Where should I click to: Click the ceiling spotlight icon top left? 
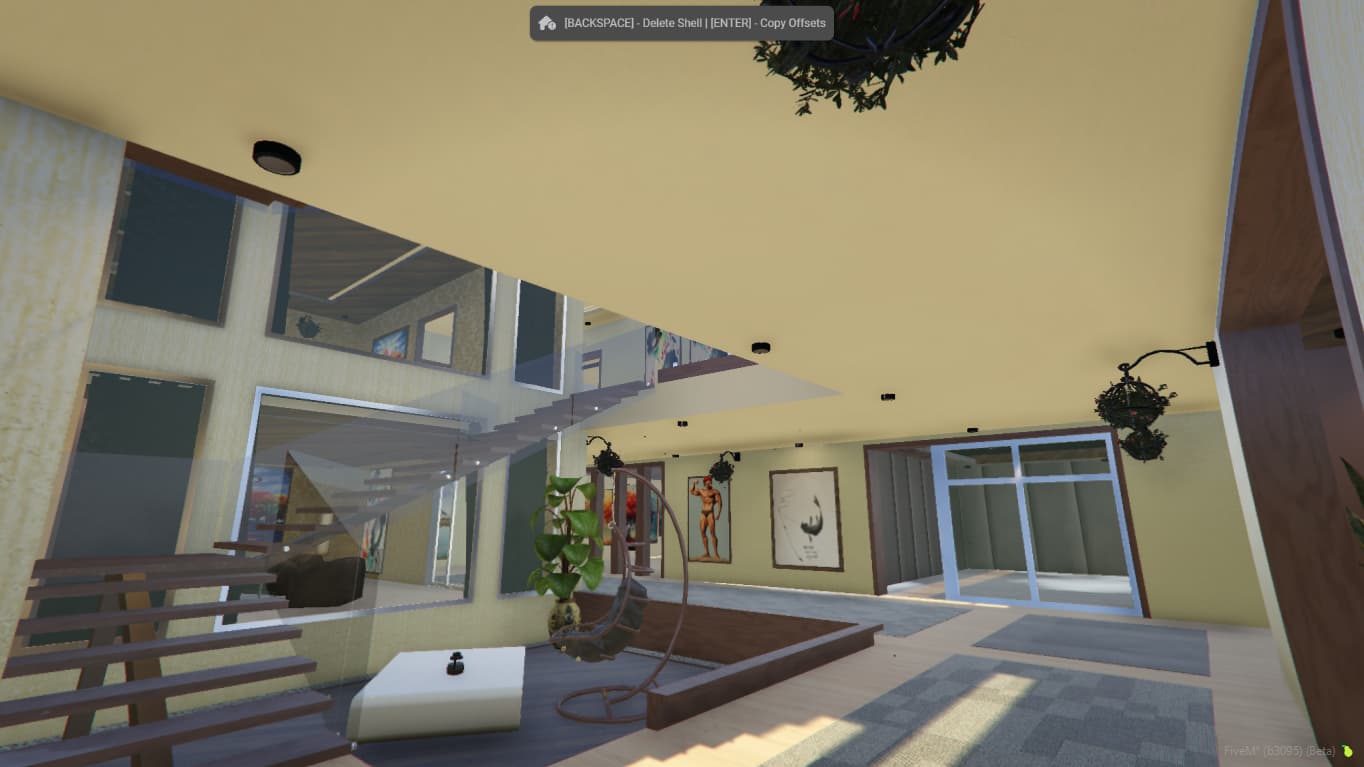[275, 155]
